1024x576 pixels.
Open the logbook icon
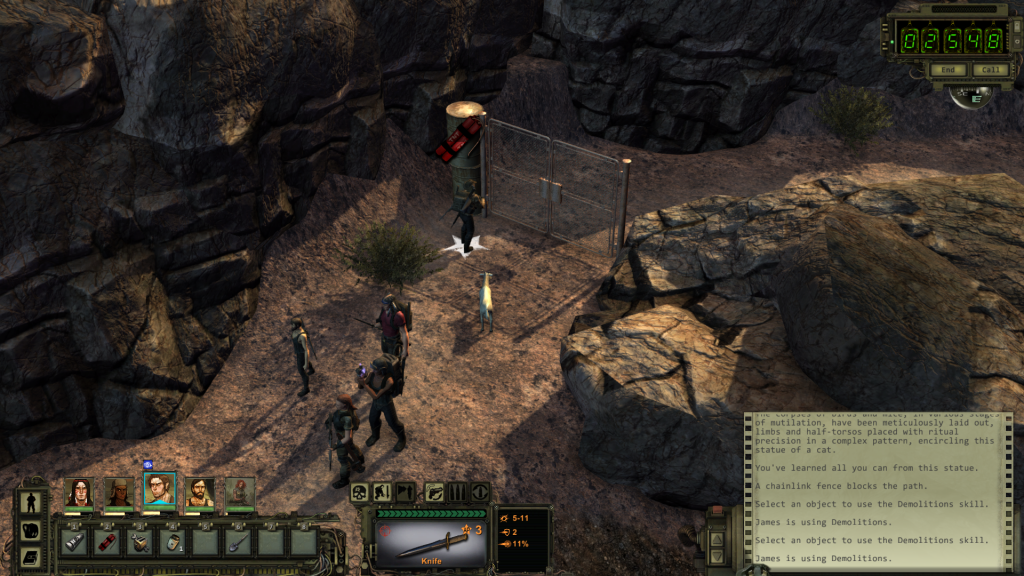[x=31, y=557]
